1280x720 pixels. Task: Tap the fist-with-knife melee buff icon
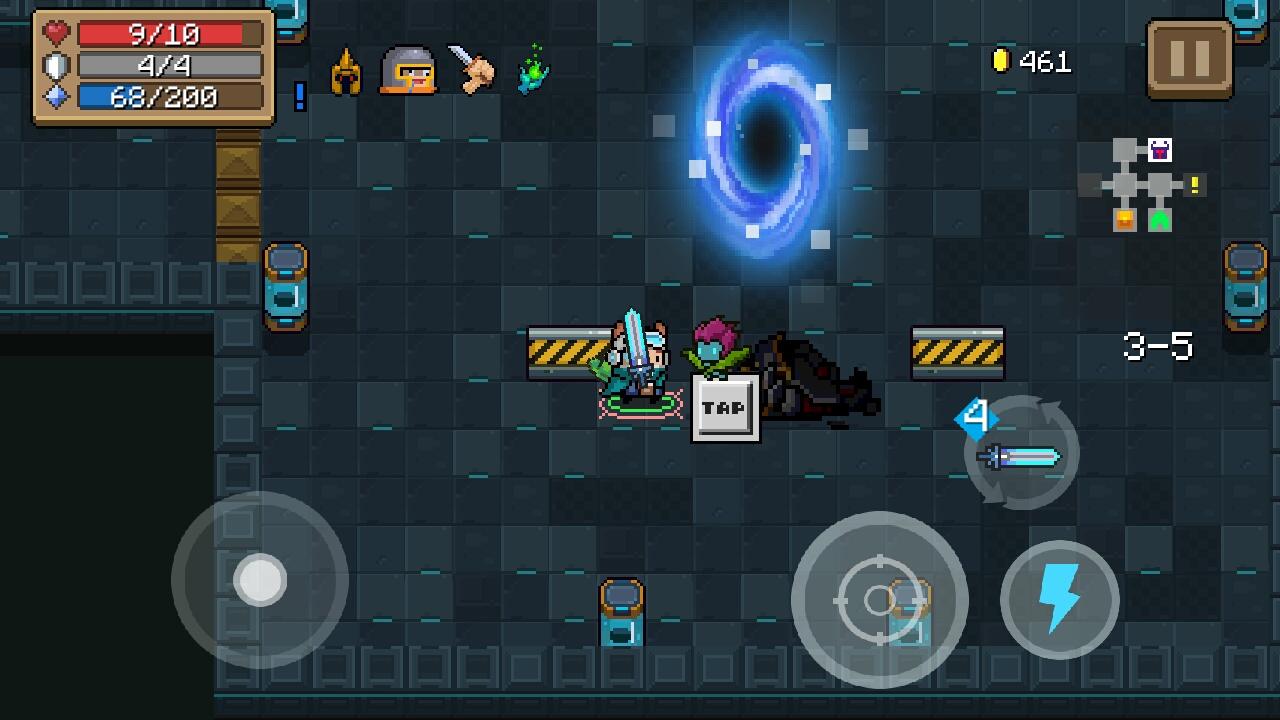tap(475, 70)
